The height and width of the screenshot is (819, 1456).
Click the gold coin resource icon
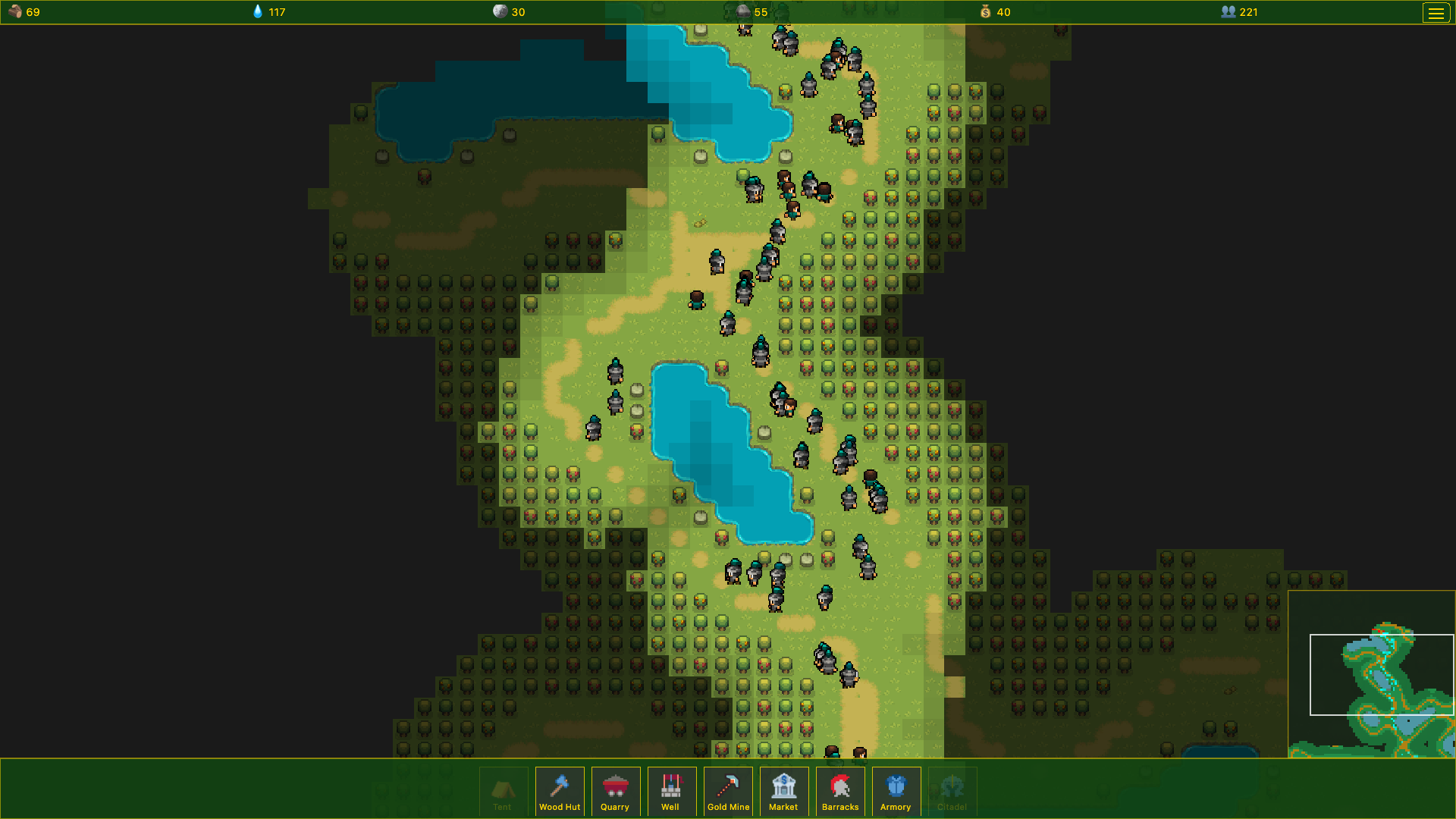[x=985, y=12]
